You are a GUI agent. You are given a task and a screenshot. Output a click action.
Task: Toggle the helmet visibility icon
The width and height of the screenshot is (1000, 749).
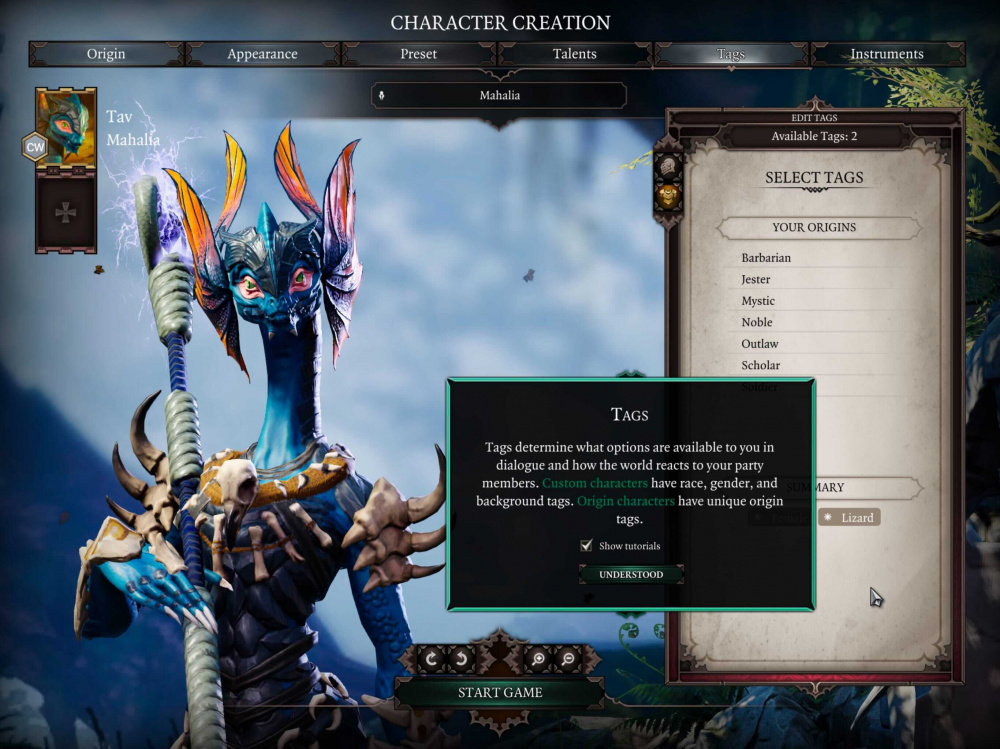click(x=668, y=167)
